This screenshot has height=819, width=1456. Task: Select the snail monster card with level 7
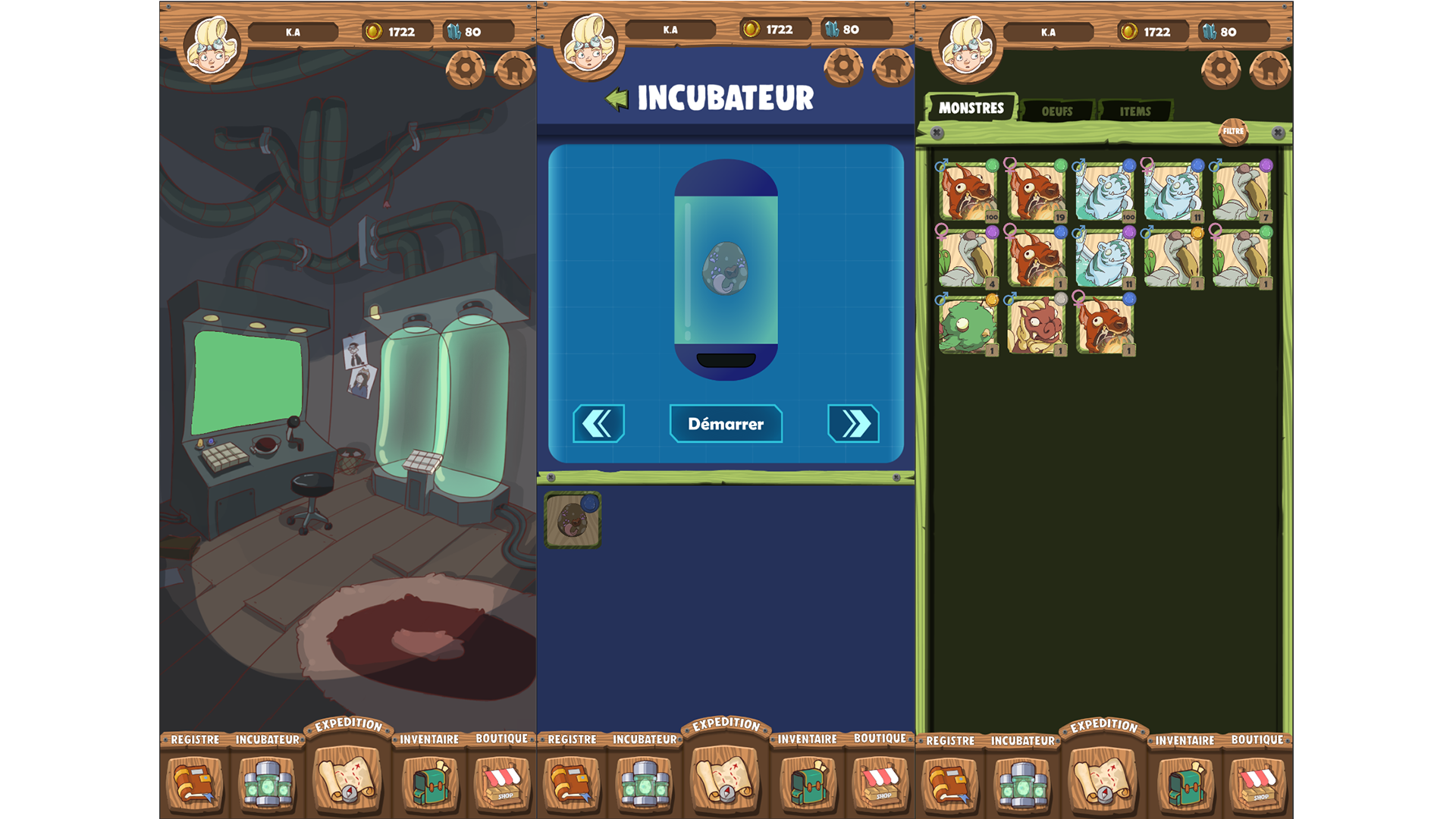1241,192
